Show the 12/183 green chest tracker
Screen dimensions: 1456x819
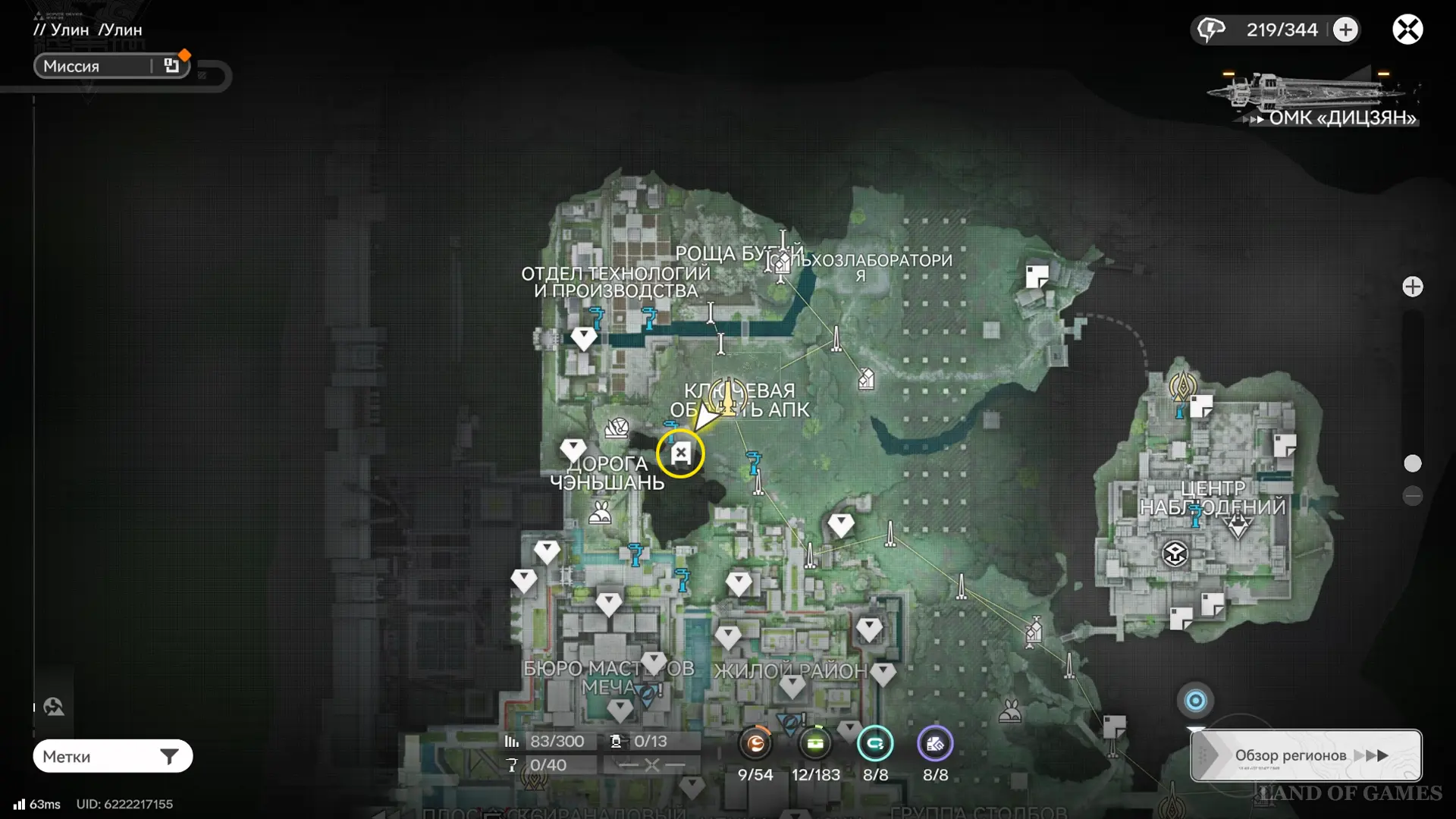click(x=815, y=745)
